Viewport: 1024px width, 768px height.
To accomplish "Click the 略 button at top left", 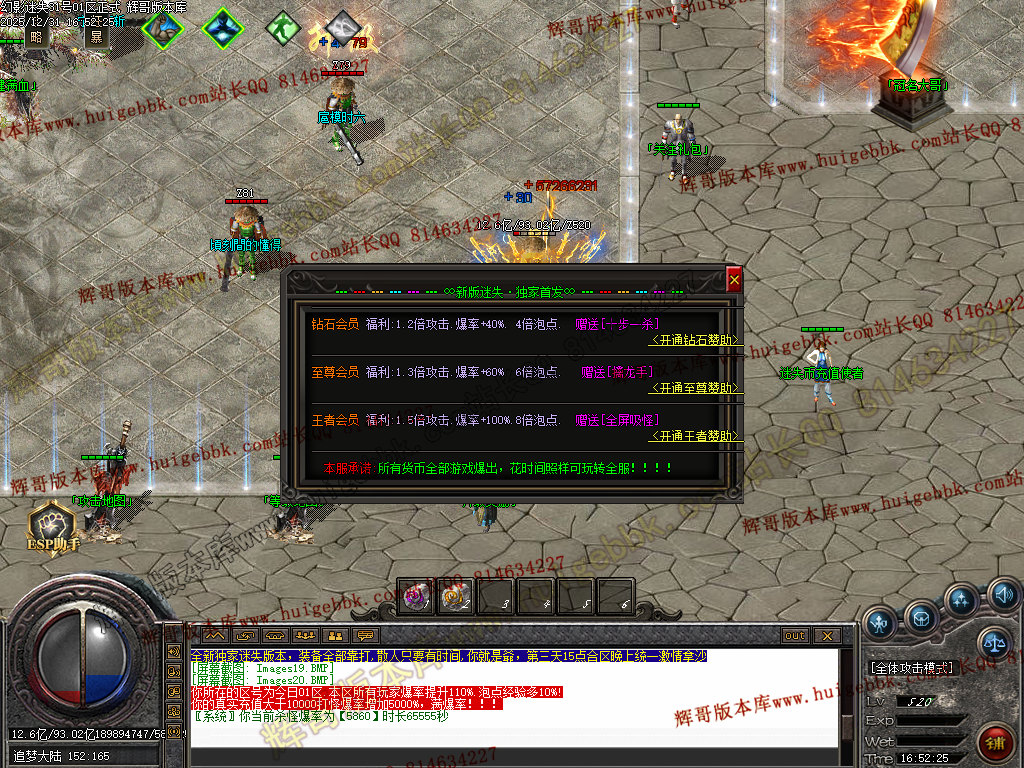I will (37, 37).
